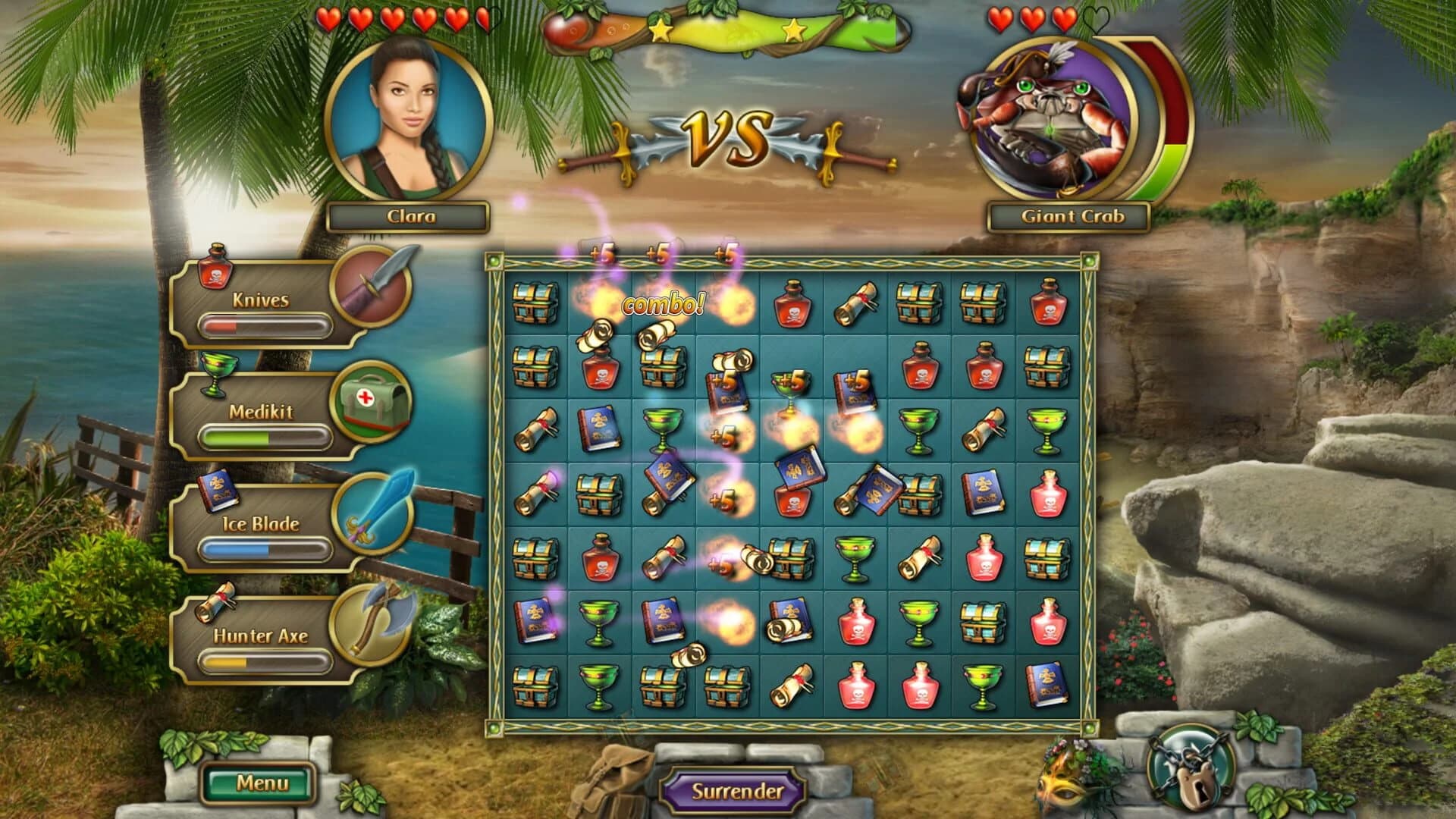Click the green goblet icon above Medikit

point(217,377)
